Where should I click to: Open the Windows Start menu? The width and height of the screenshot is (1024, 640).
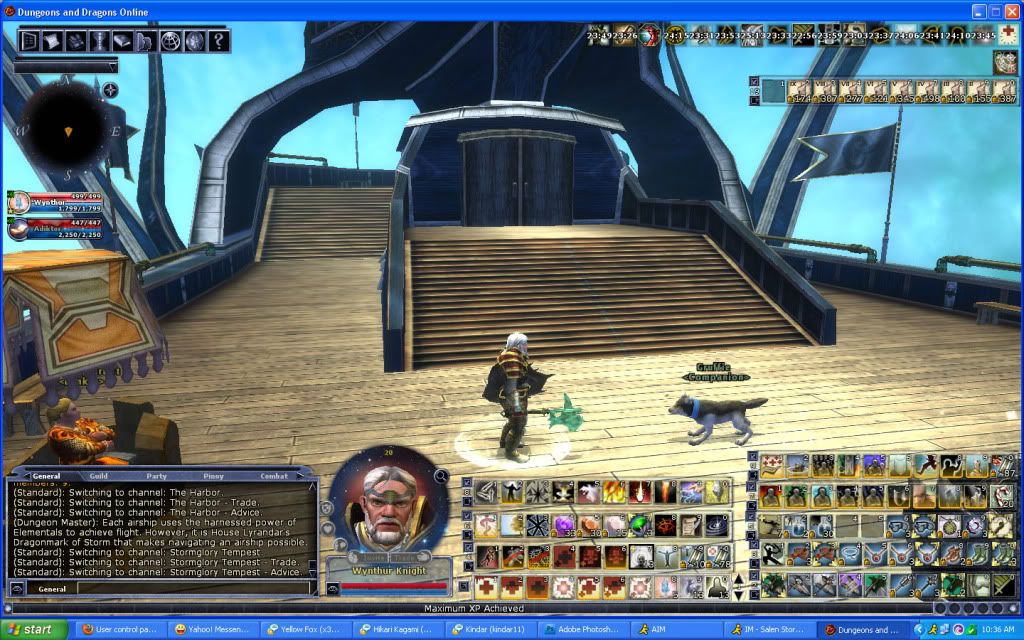coord(34,630)
